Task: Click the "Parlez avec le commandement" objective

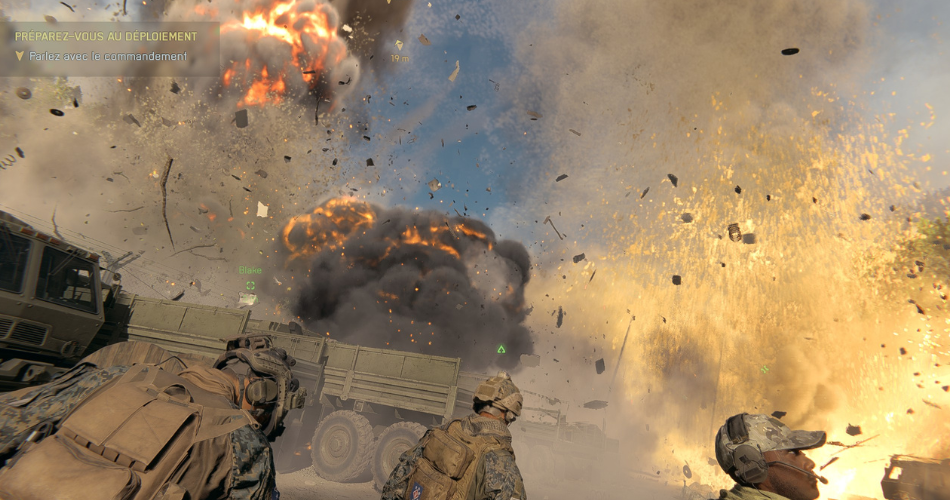Action: (108, 57)
